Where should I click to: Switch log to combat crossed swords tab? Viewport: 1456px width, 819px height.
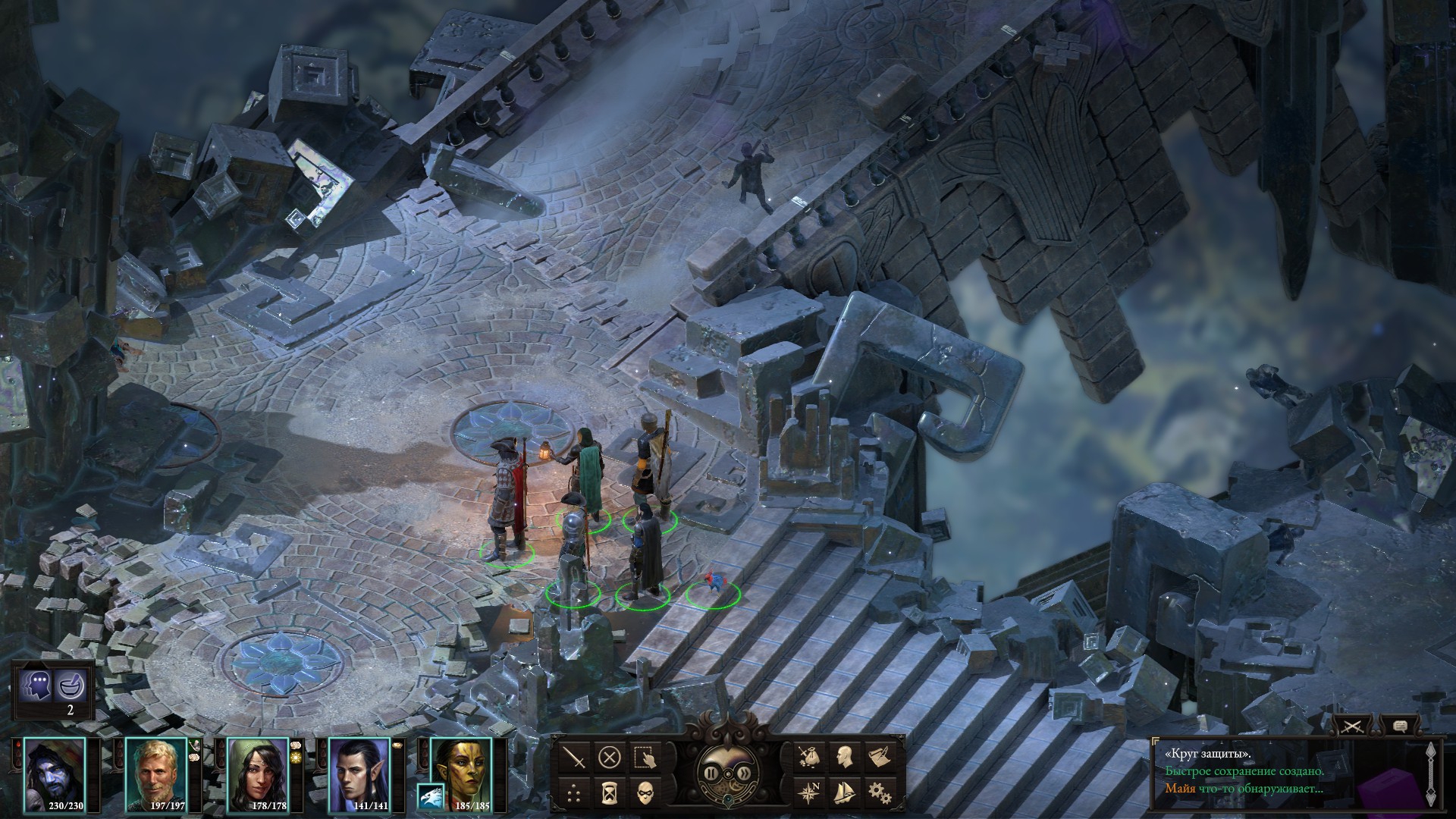pos(1351,726)
